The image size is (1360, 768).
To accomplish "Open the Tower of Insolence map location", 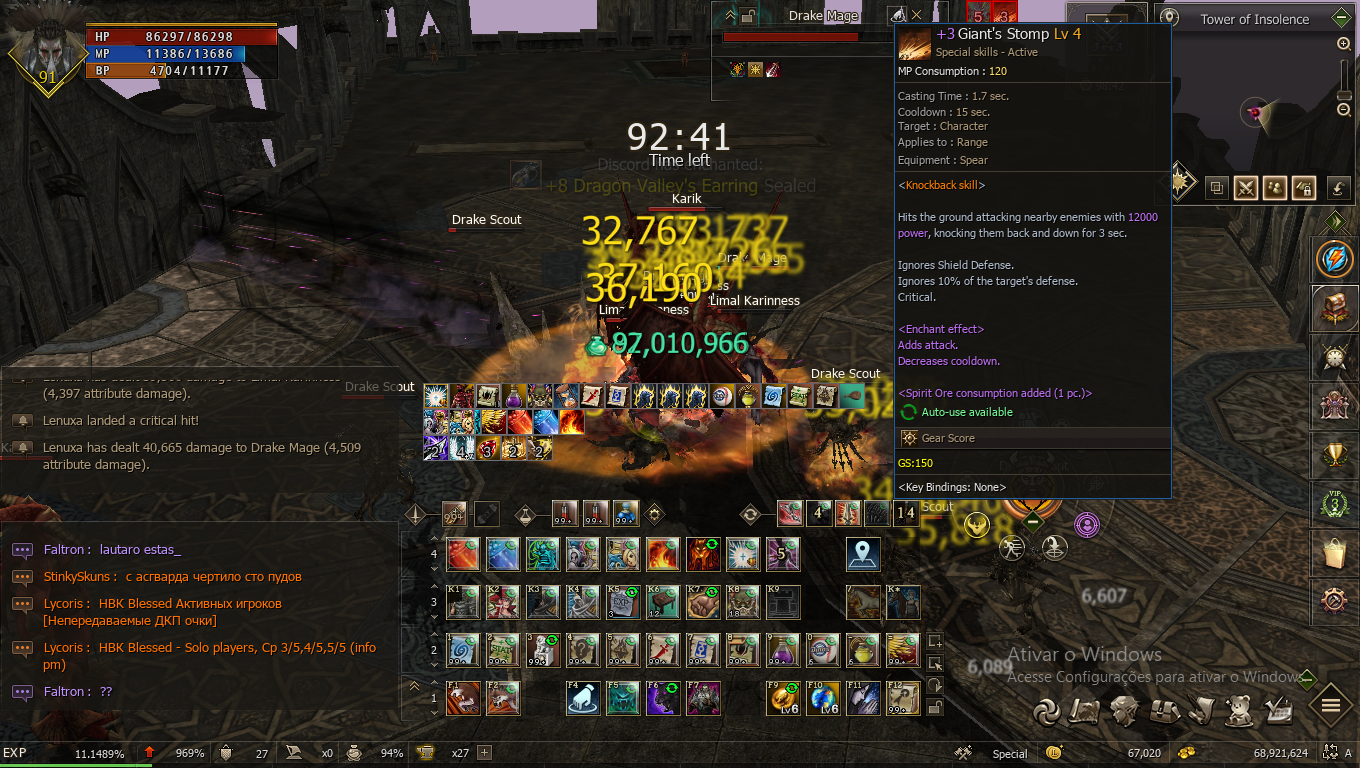I will point(1254,19).
